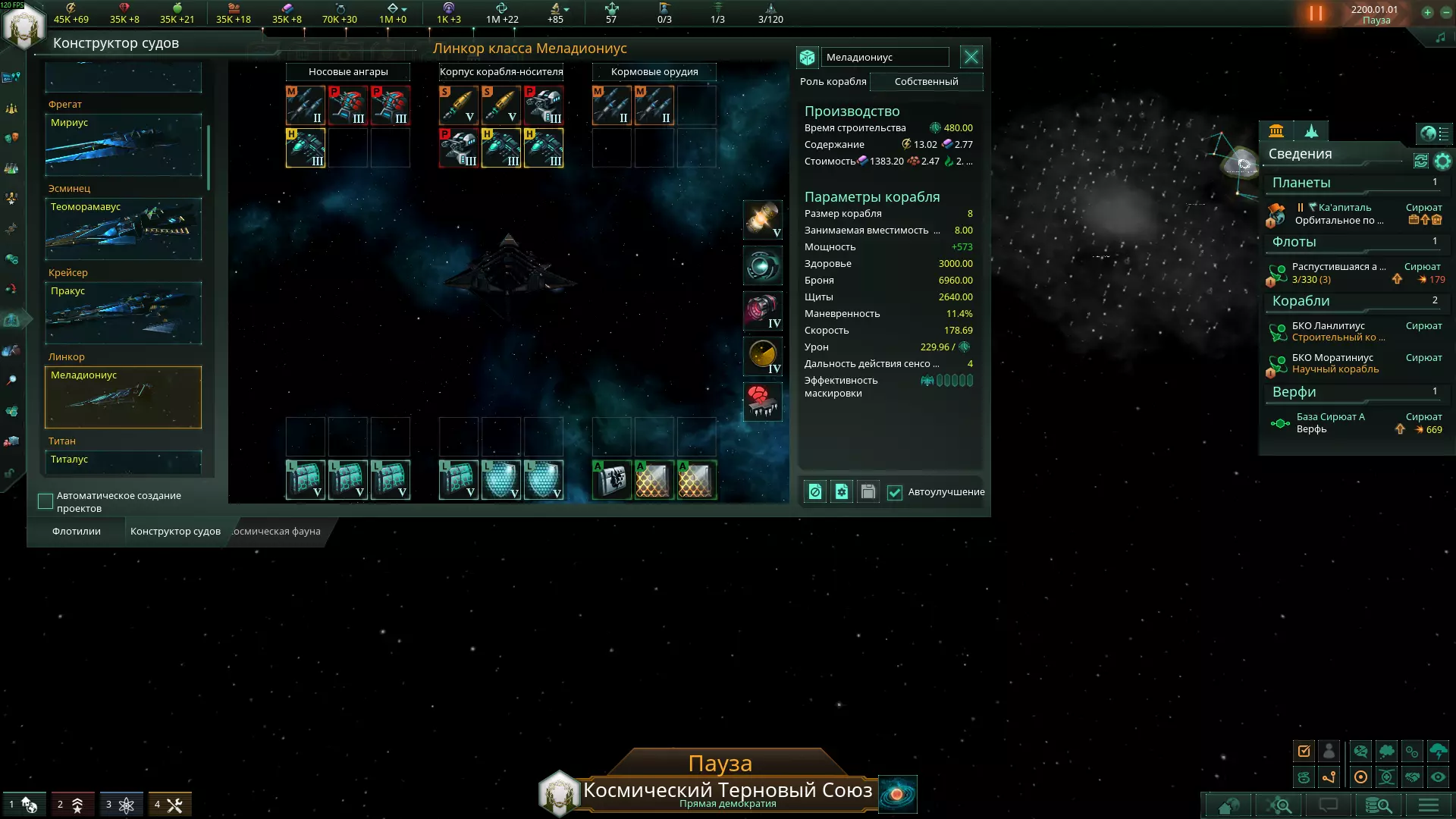Image resolution: width=1456 pixels, height=819 pixels.
Task: Open the outliner settings gear
Action: pyautogui.click(x=1442, y=161)
